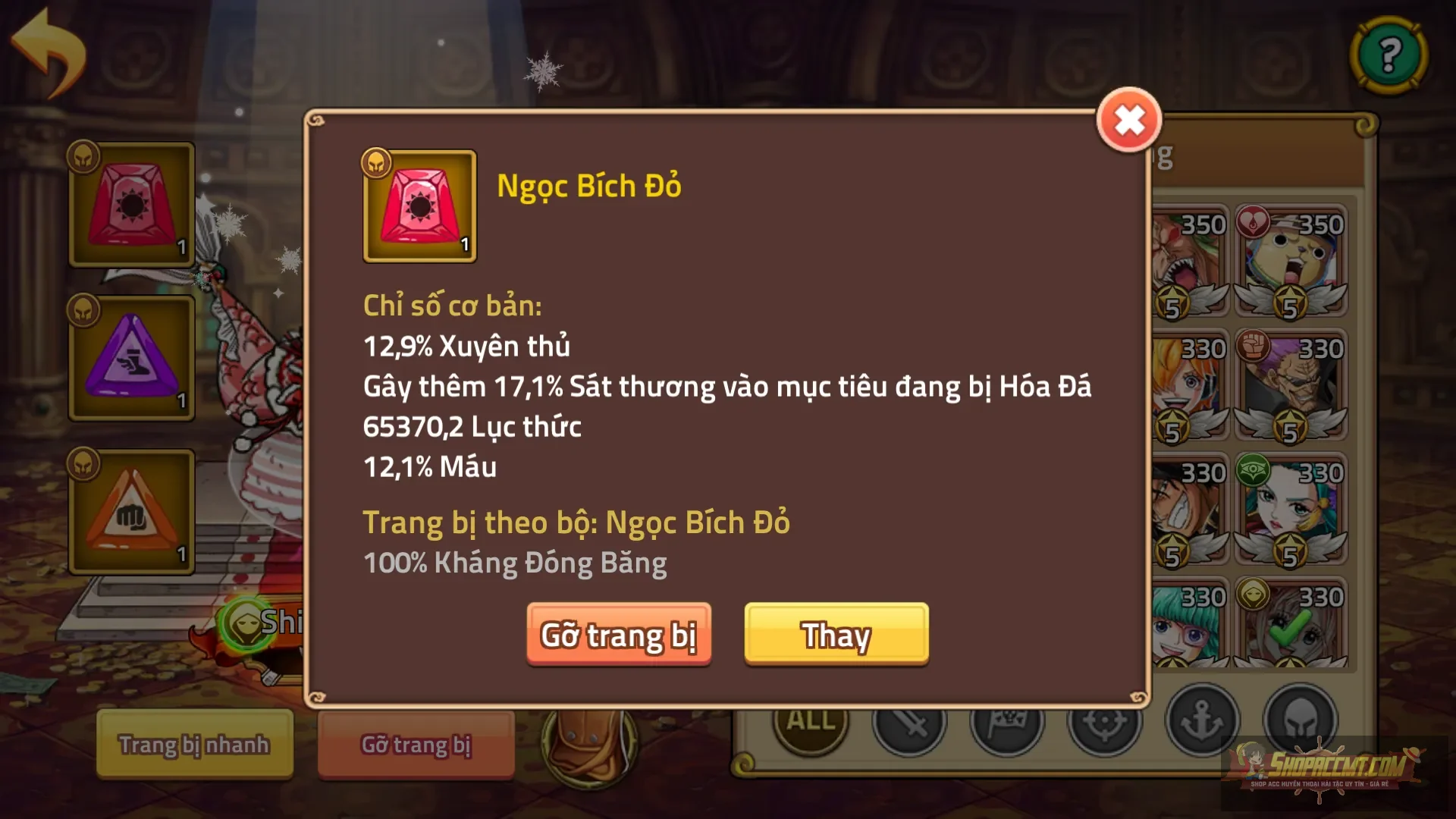The width and height of the screenshot is (1456, 819).
Task: Click the Ngọc Bích Đỏ gem icon in dialog
Action: (x=419, y=206)
